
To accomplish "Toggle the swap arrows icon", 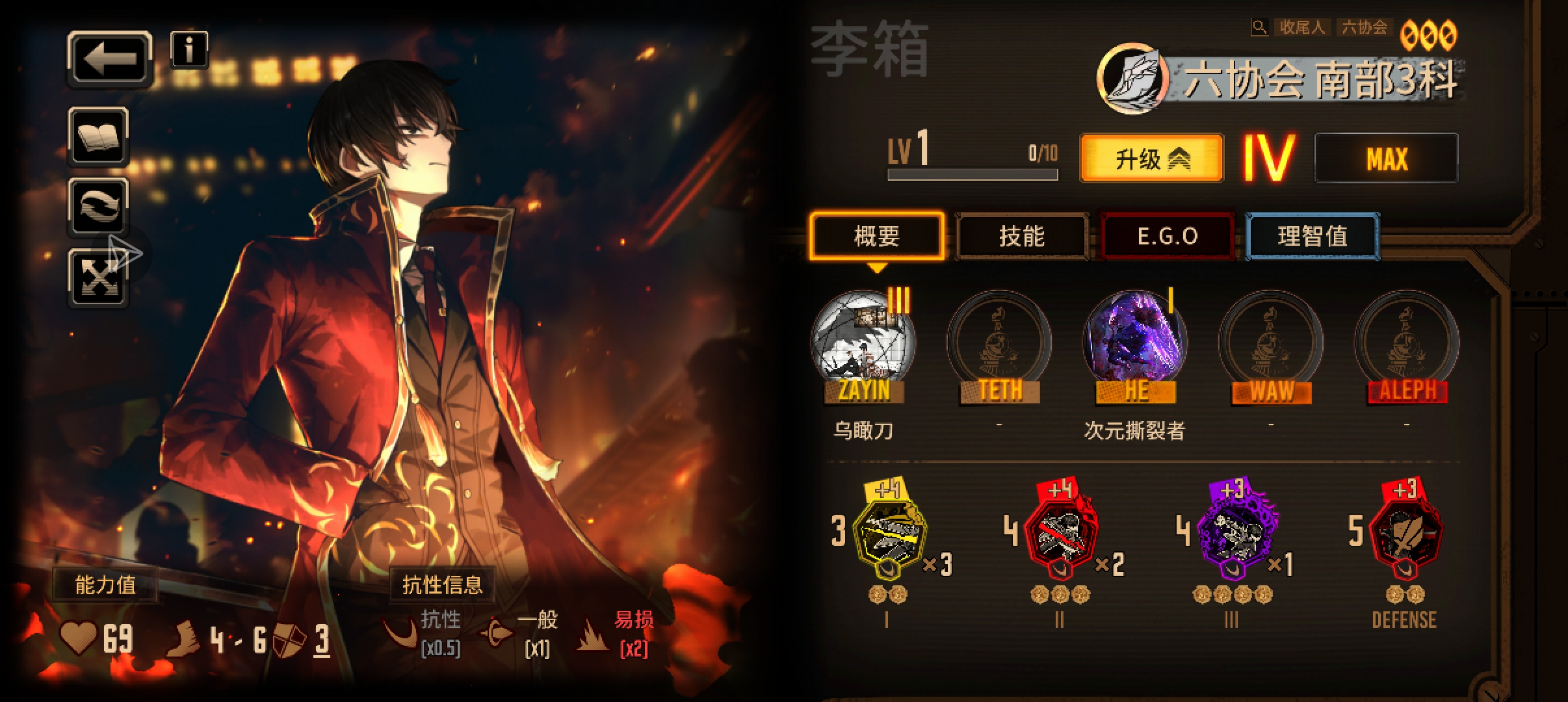I will pos(99,207).
